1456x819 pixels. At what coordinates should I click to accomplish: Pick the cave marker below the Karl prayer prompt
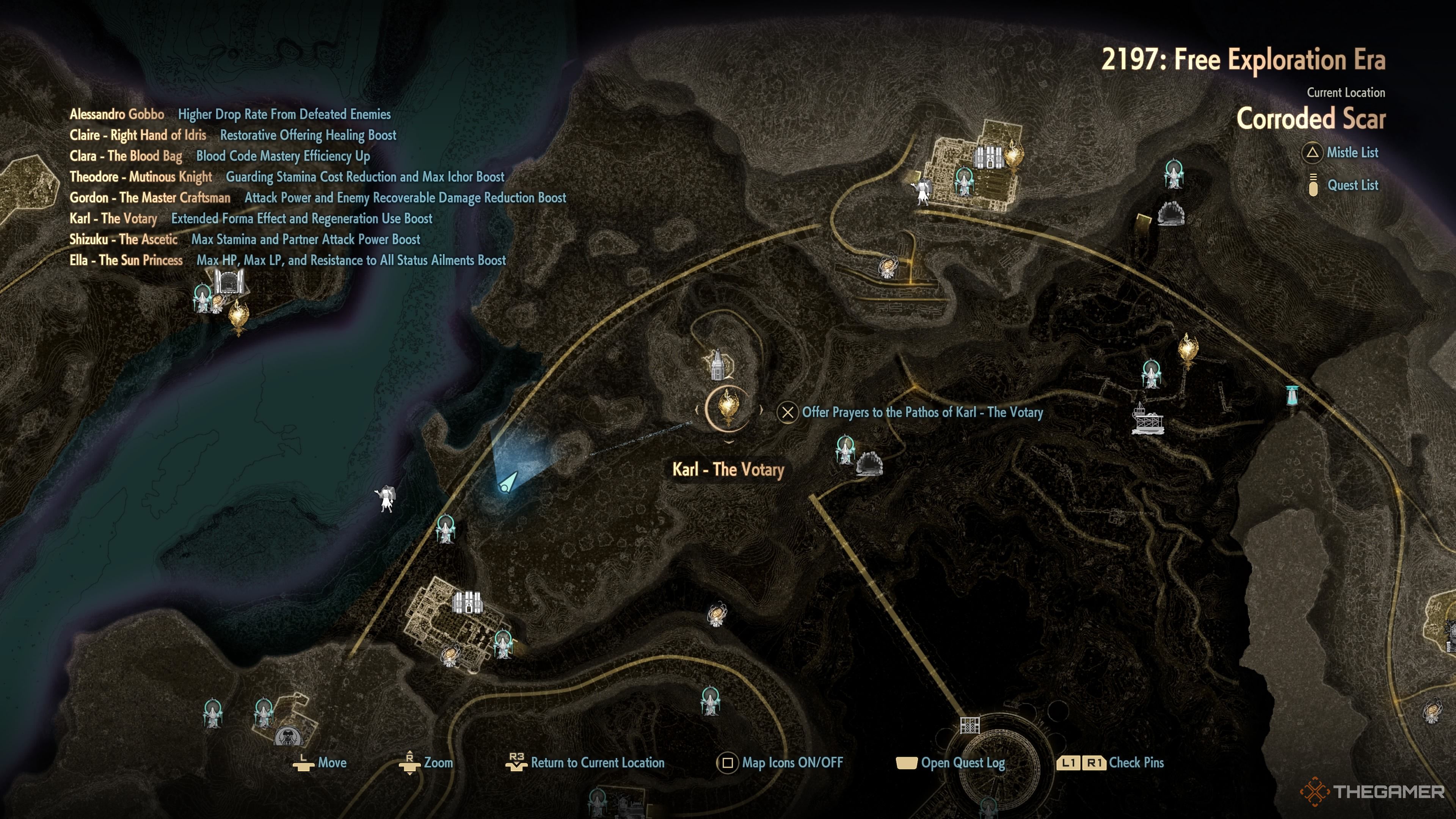tap(869, 464)
